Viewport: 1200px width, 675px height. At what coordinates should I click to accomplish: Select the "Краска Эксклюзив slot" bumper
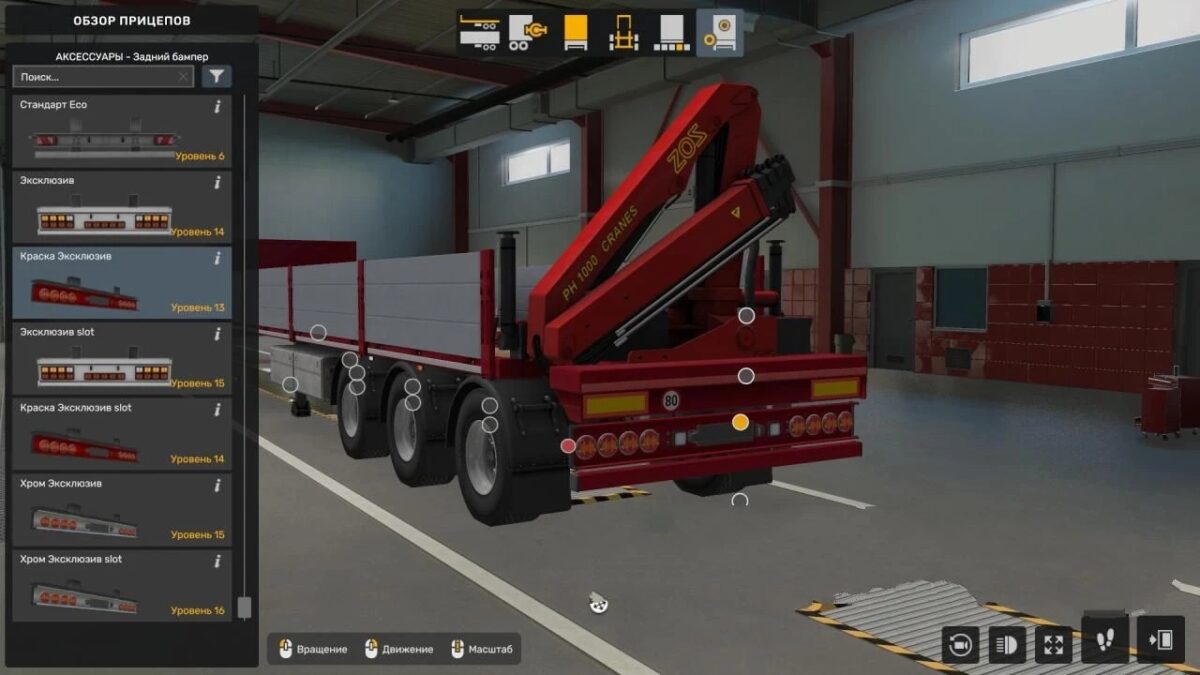pyautogui.click(x=120, y=435)
